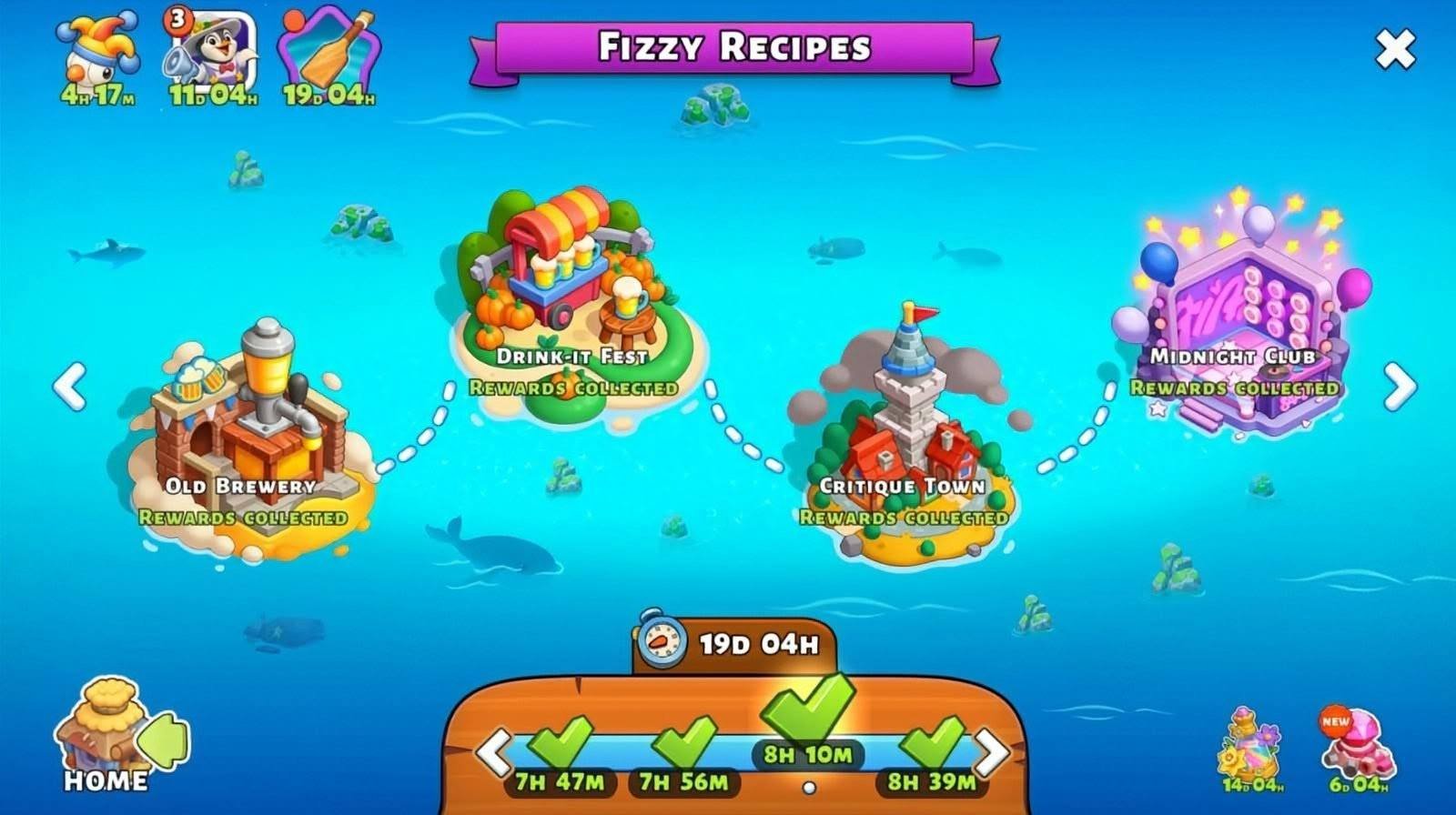This screenshot has height=815, width=1456.
Task: Open the NEW pink gem cart event
Action: pyautogui.click(x=1358, y=748)
